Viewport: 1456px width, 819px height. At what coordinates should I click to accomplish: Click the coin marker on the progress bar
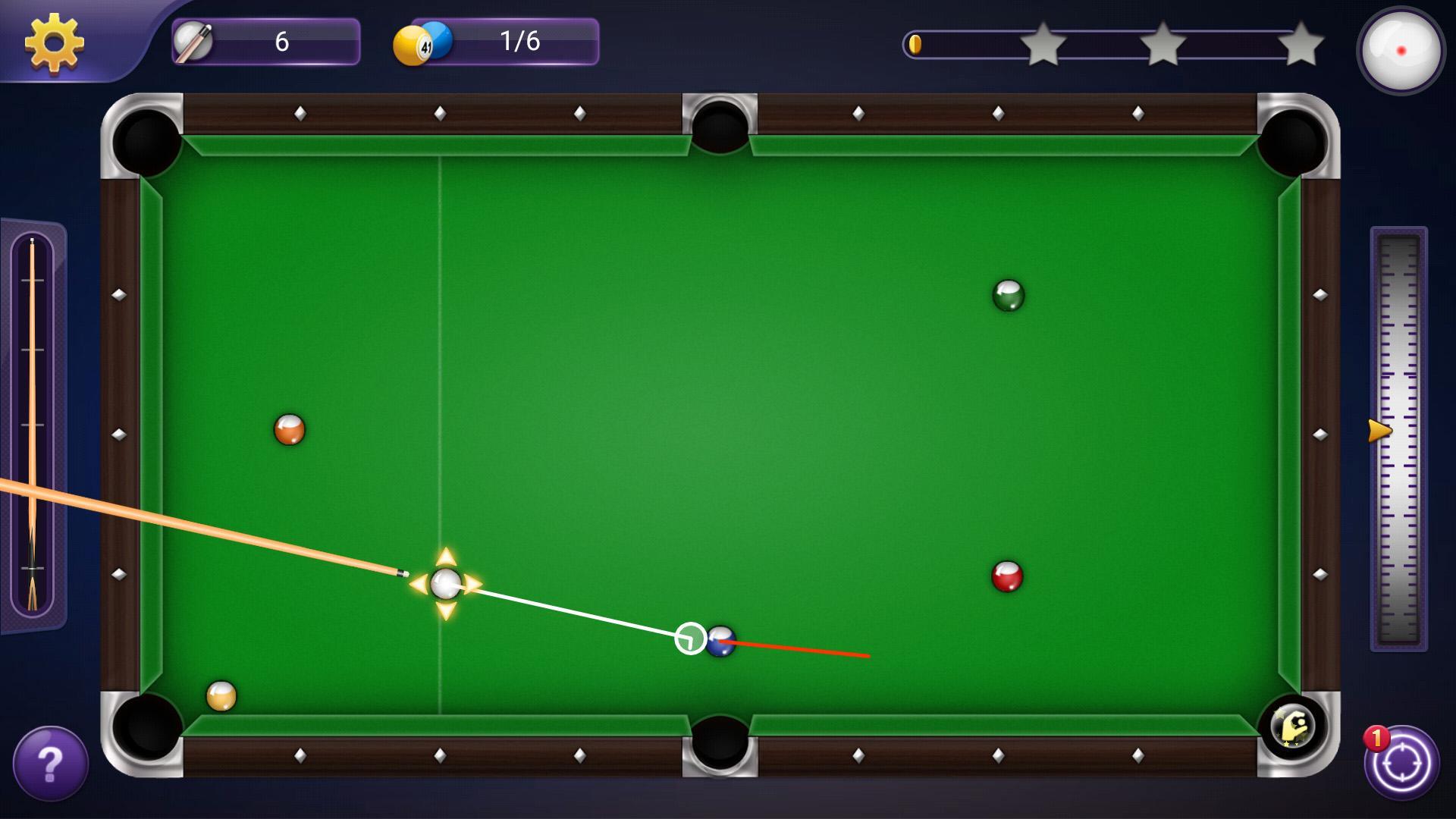tap(918, 44)
